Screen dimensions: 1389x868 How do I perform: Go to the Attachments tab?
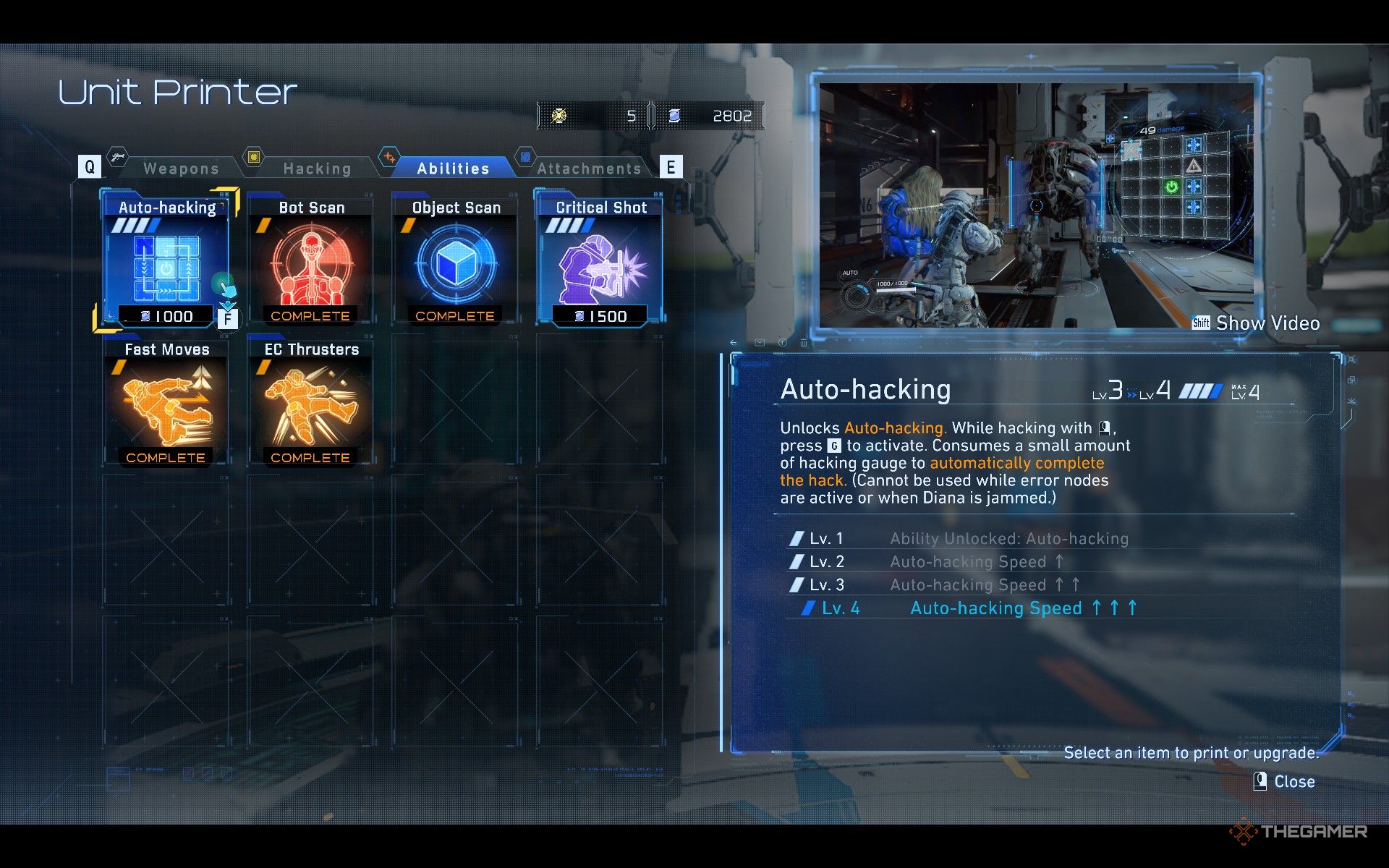(589, 169)
